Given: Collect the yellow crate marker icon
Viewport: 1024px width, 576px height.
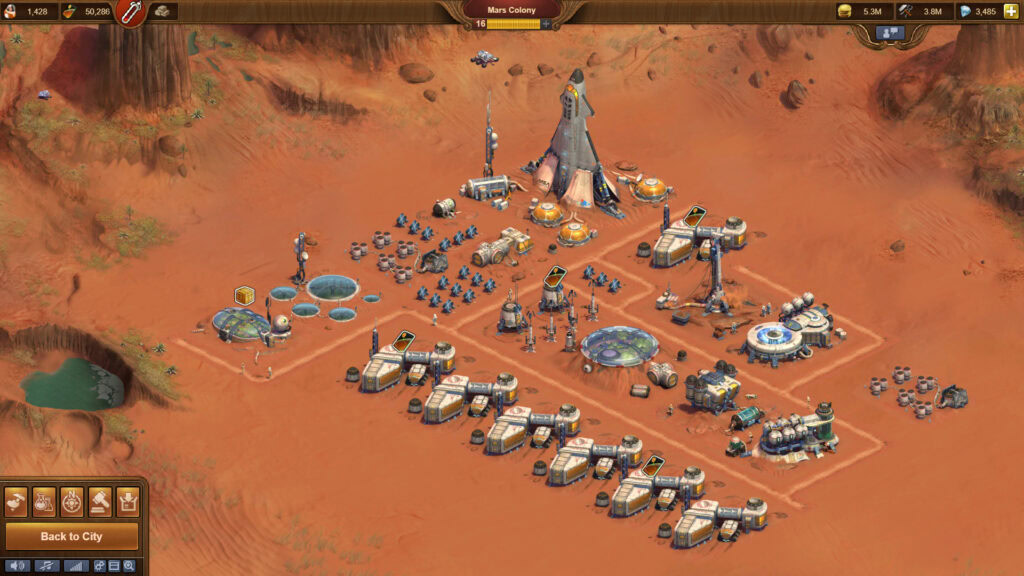Looking at the screenshot, I should coord(243,295).
